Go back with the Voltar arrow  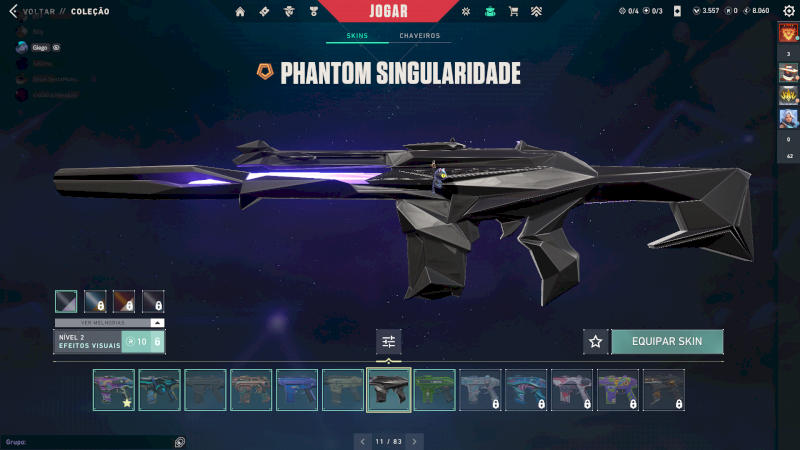point(14,12)
